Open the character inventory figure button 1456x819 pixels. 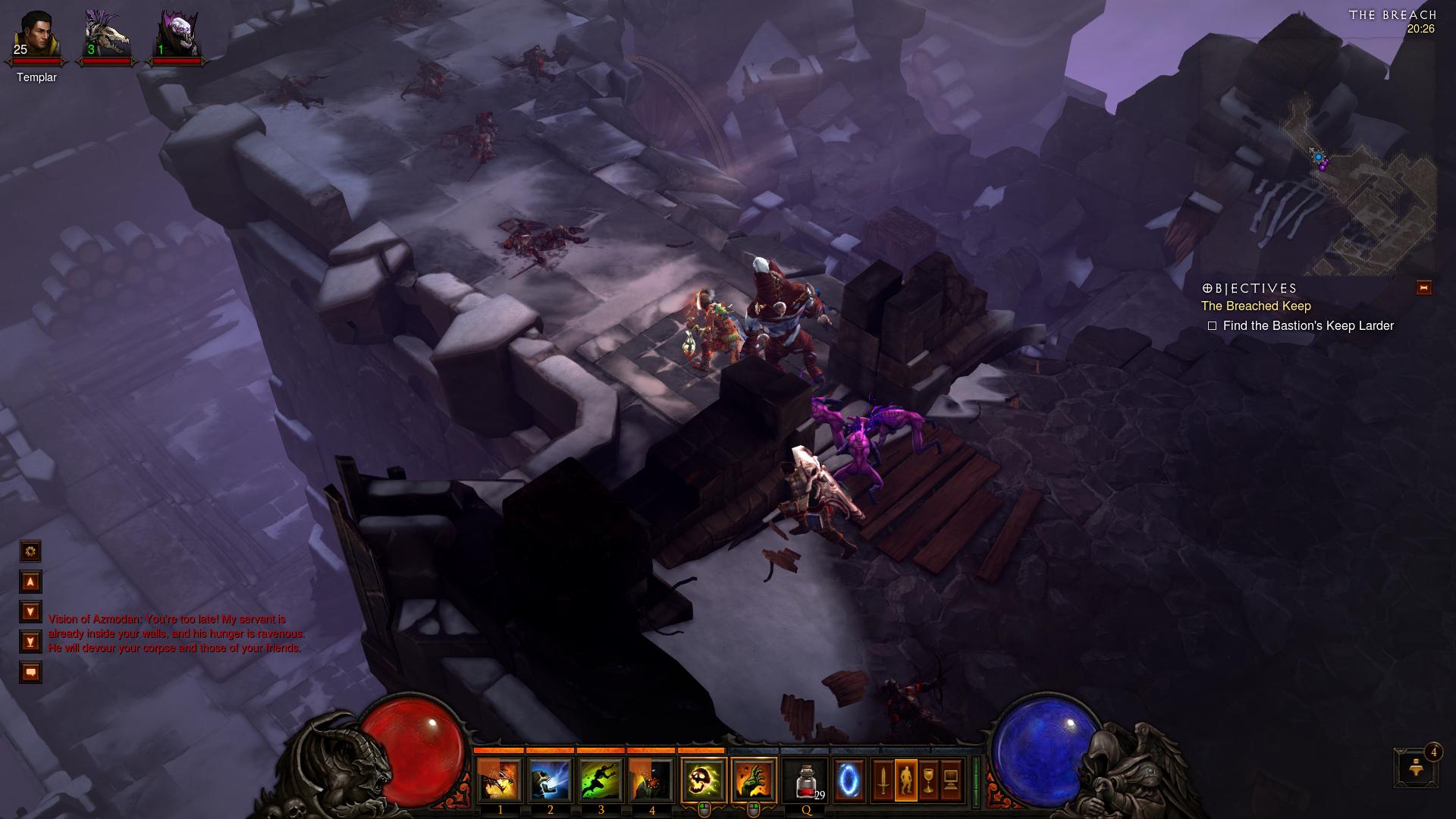(905, 780)
